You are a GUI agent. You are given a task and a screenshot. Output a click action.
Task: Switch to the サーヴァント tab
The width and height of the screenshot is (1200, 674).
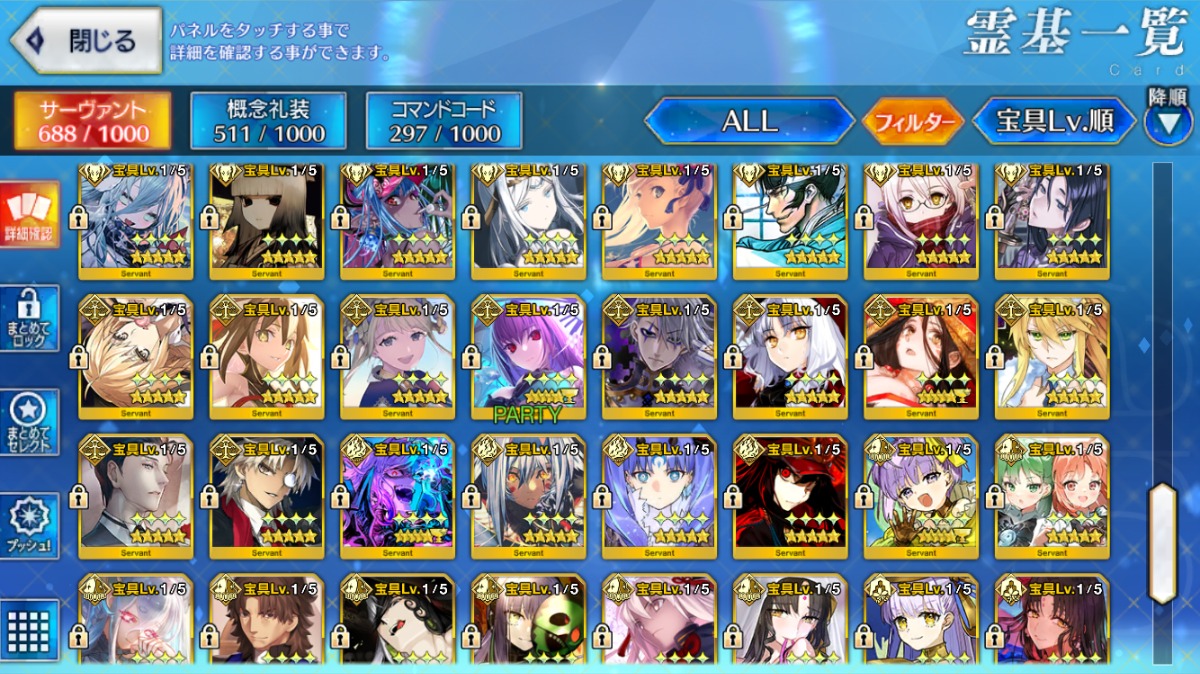93,121
